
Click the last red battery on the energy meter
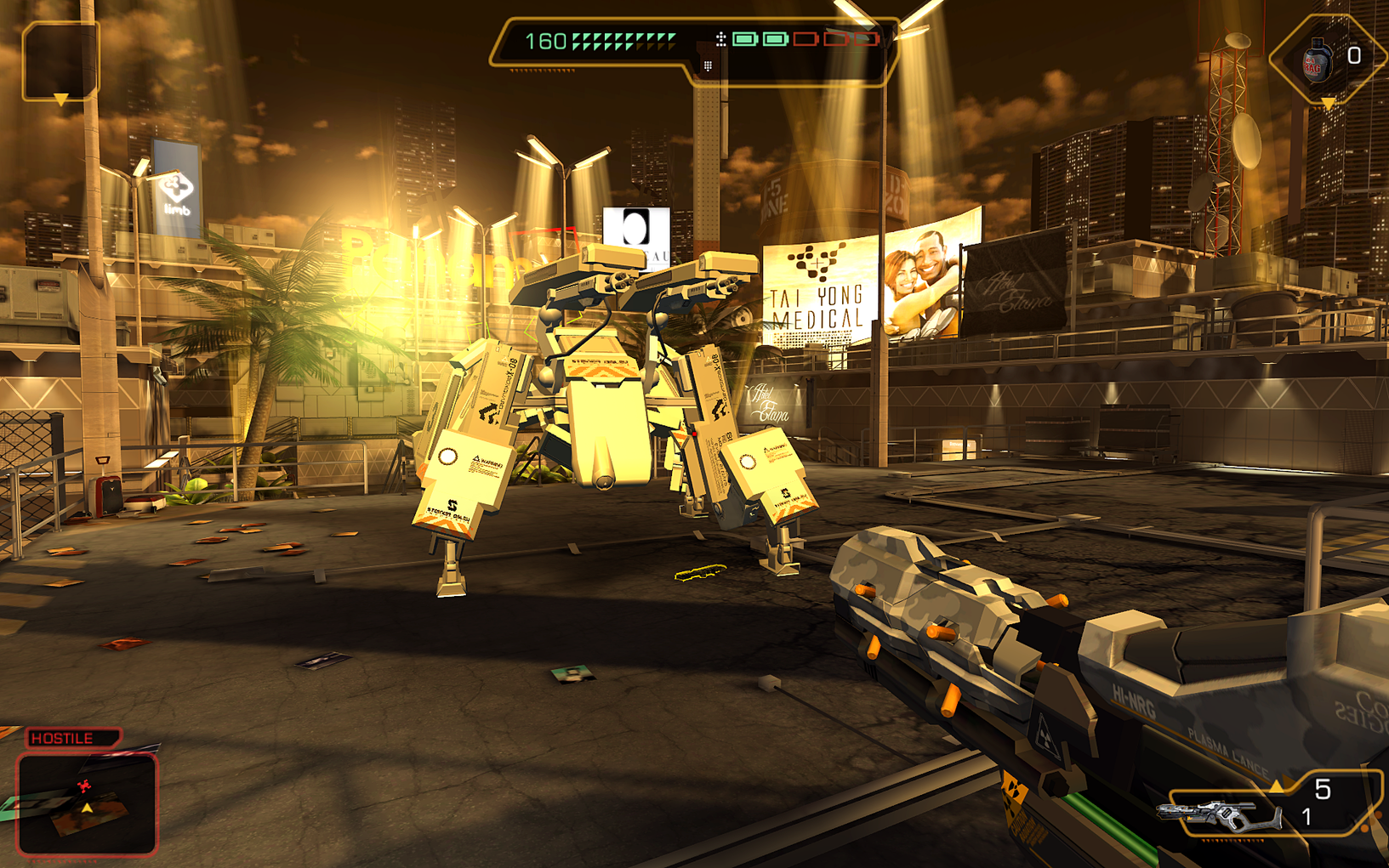pyautogui.click(x=866, y=38)
